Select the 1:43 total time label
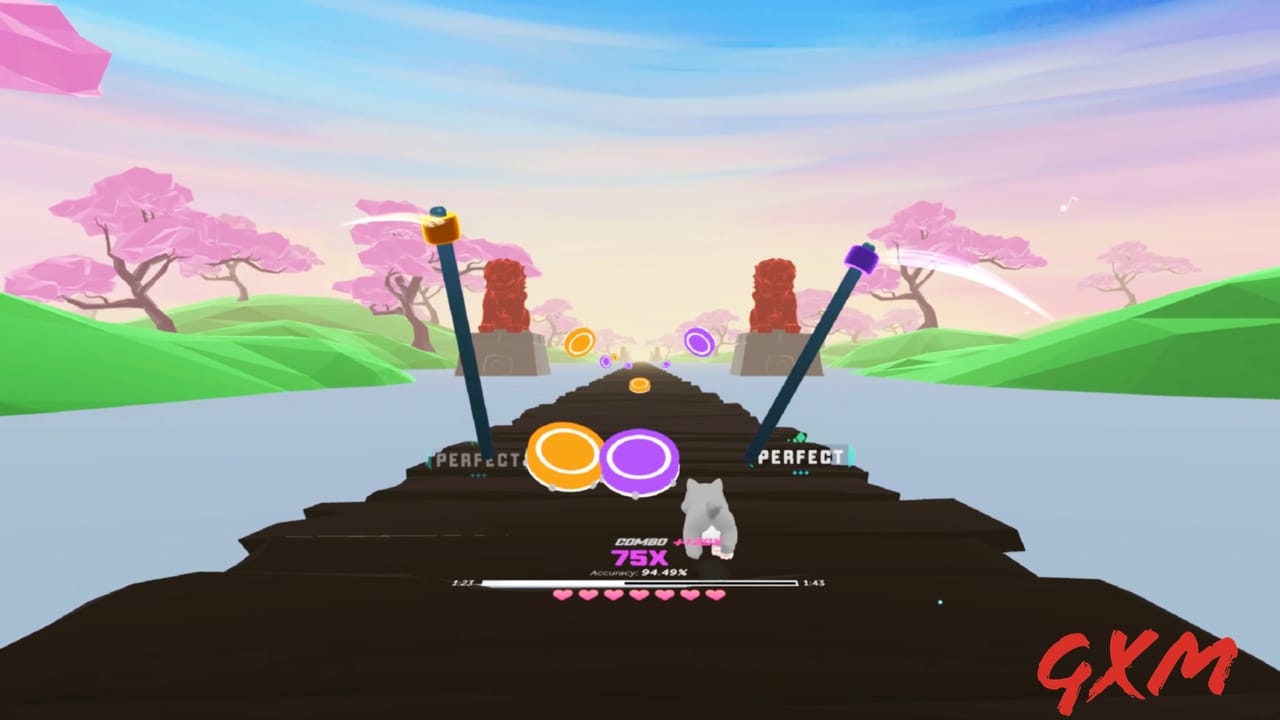This screenshot has height=720, width=1280. pyautogui.click(x=812, y=582)
